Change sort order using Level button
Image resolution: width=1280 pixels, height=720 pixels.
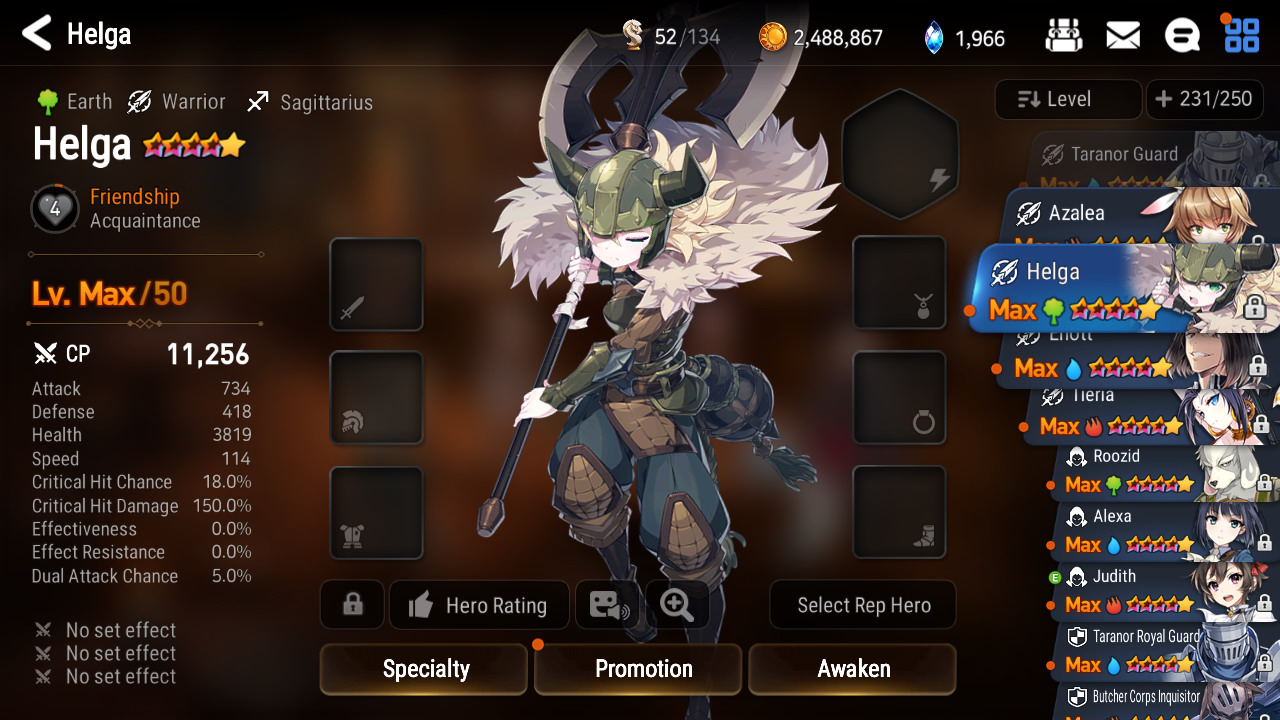(1068, 99)
